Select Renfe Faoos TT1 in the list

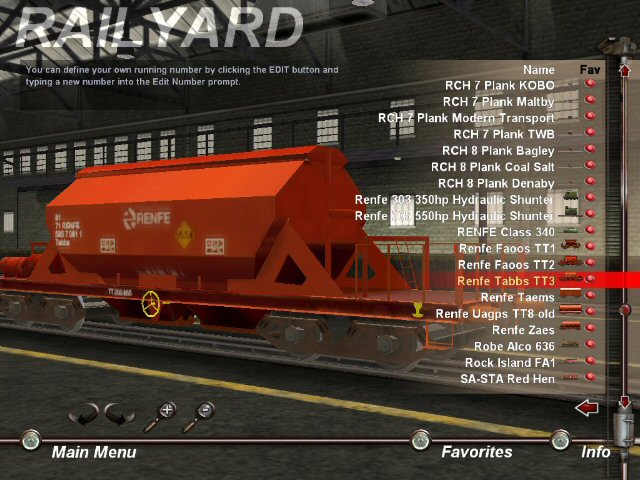point(505,248)
